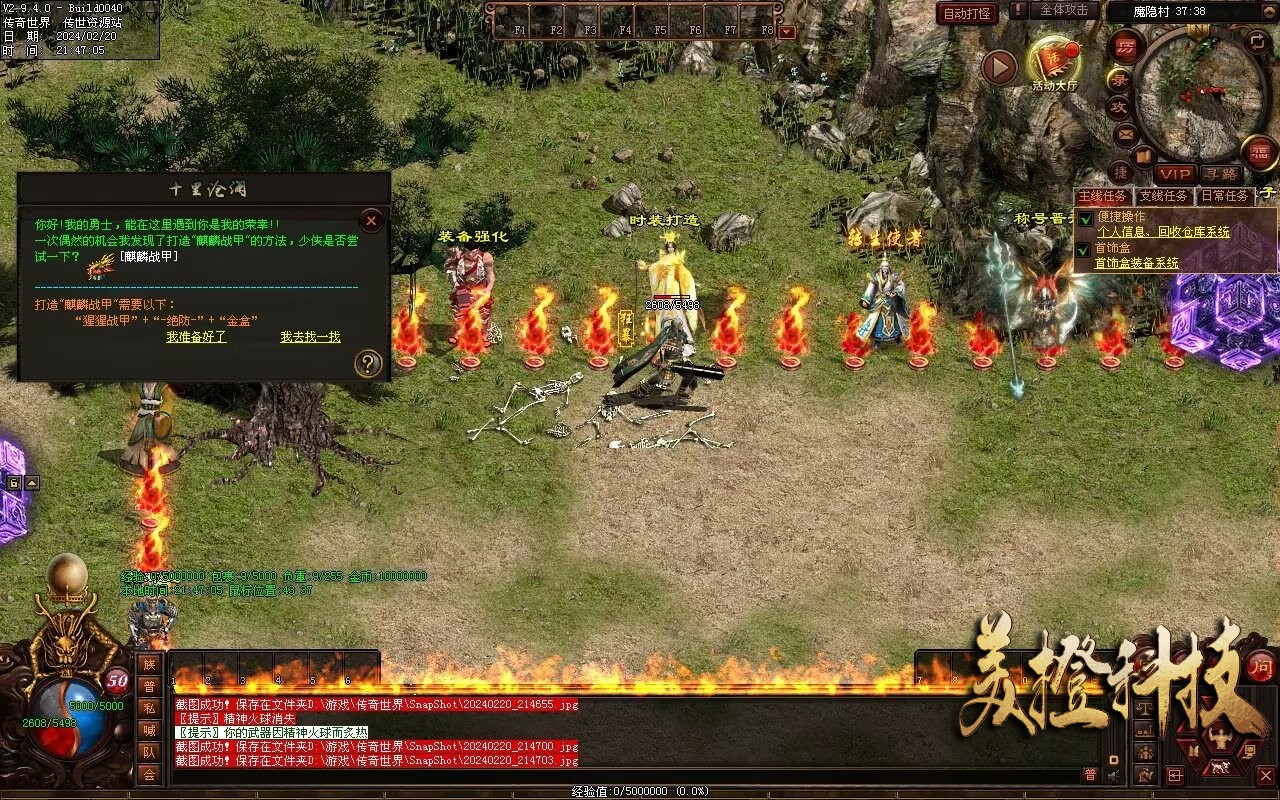Open help with the question mark button
Screen dimensions: 1280x800
[368, 363]
